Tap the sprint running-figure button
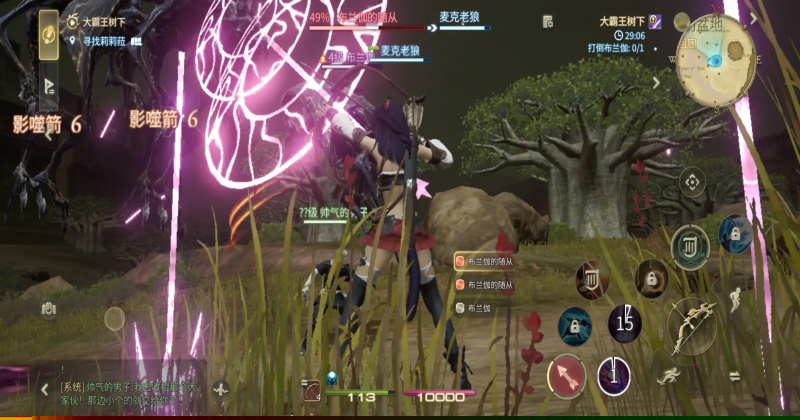The height and width of the screenshot is (420, 800). pyautogui.click(x=667, y=377)
